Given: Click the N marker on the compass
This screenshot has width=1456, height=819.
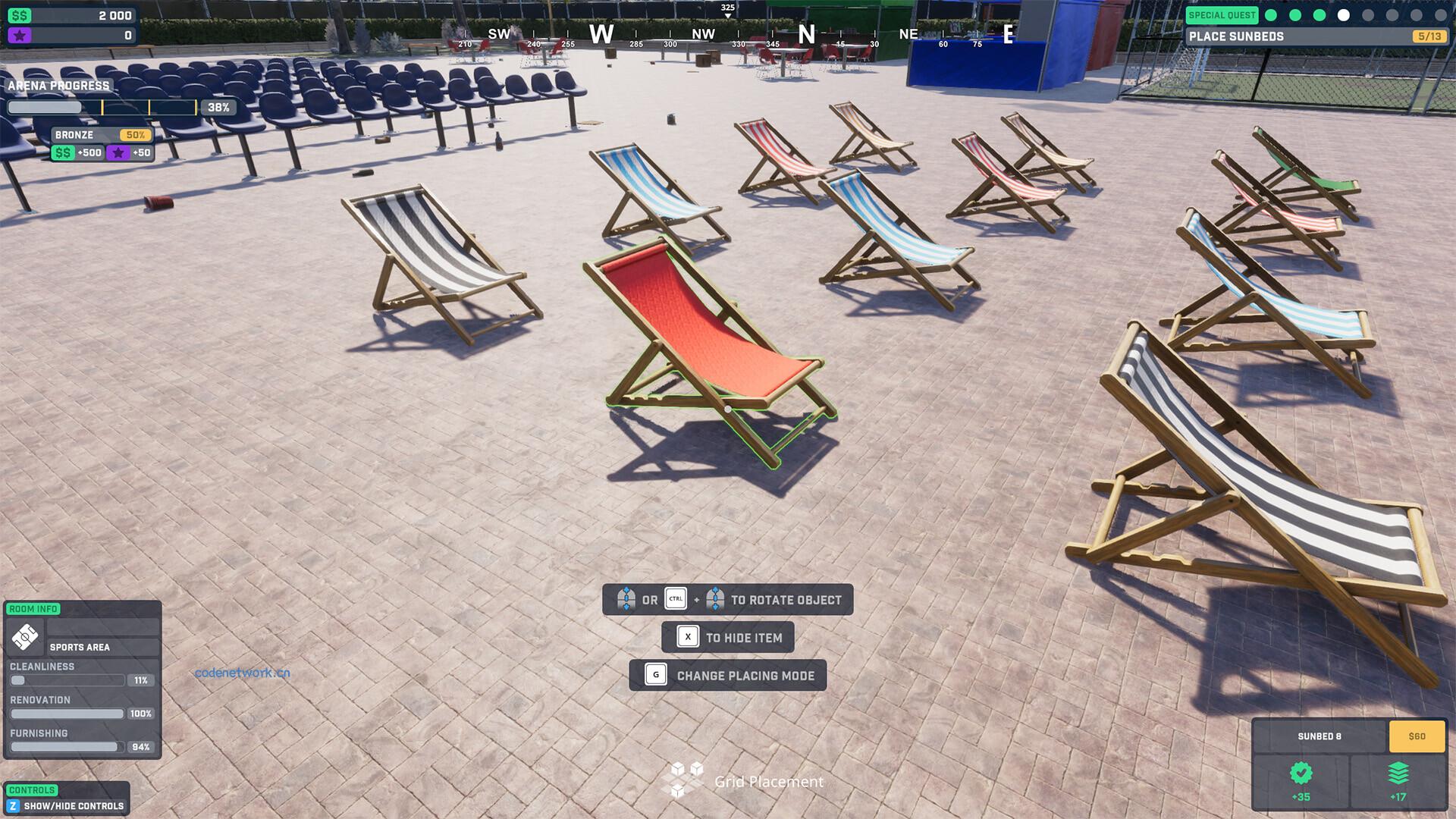Looking at the screenshot, I should pyautogui.click(x=806, y=33).
